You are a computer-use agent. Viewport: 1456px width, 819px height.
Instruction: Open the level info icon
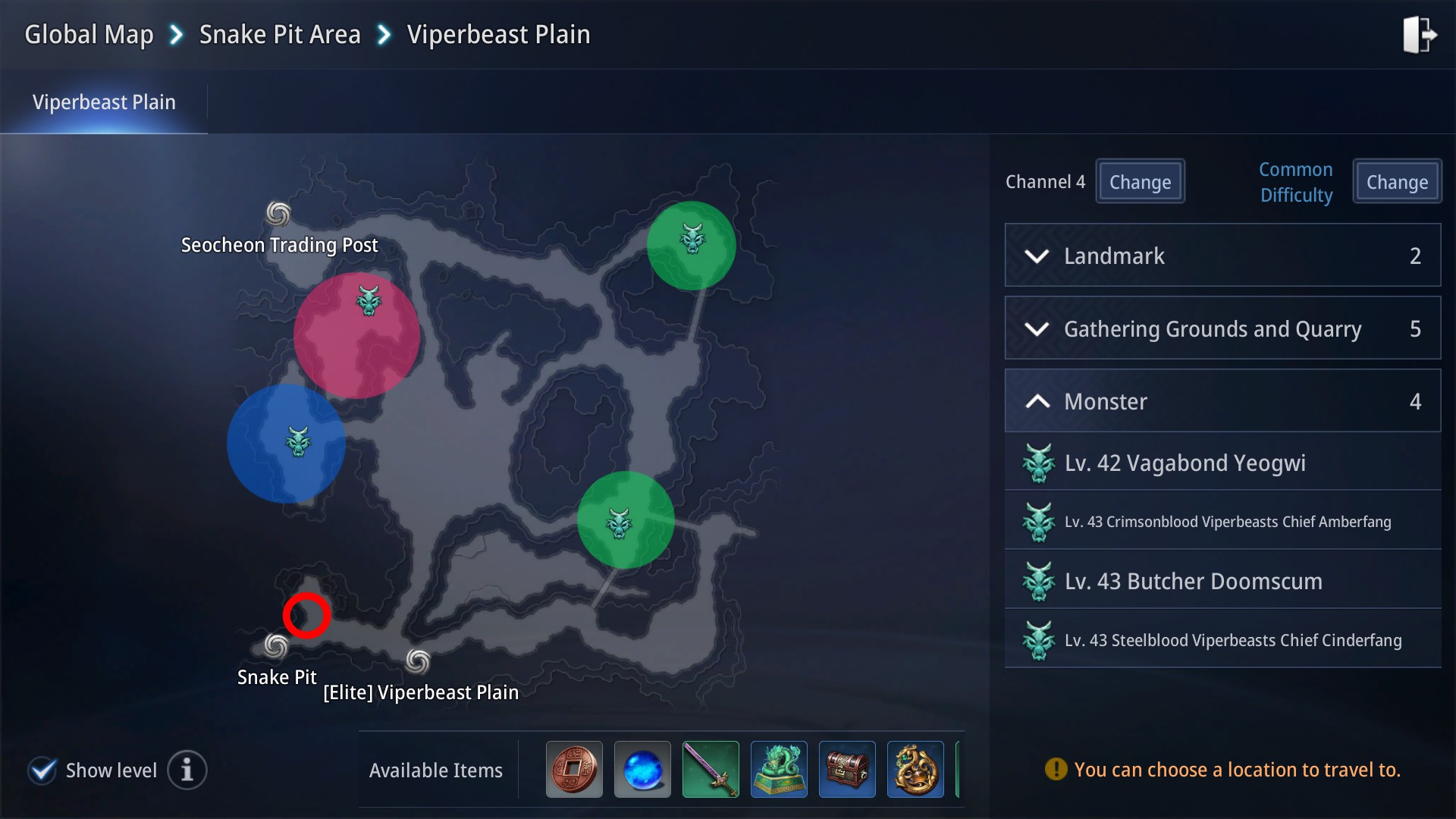click(x=187, y=770)
